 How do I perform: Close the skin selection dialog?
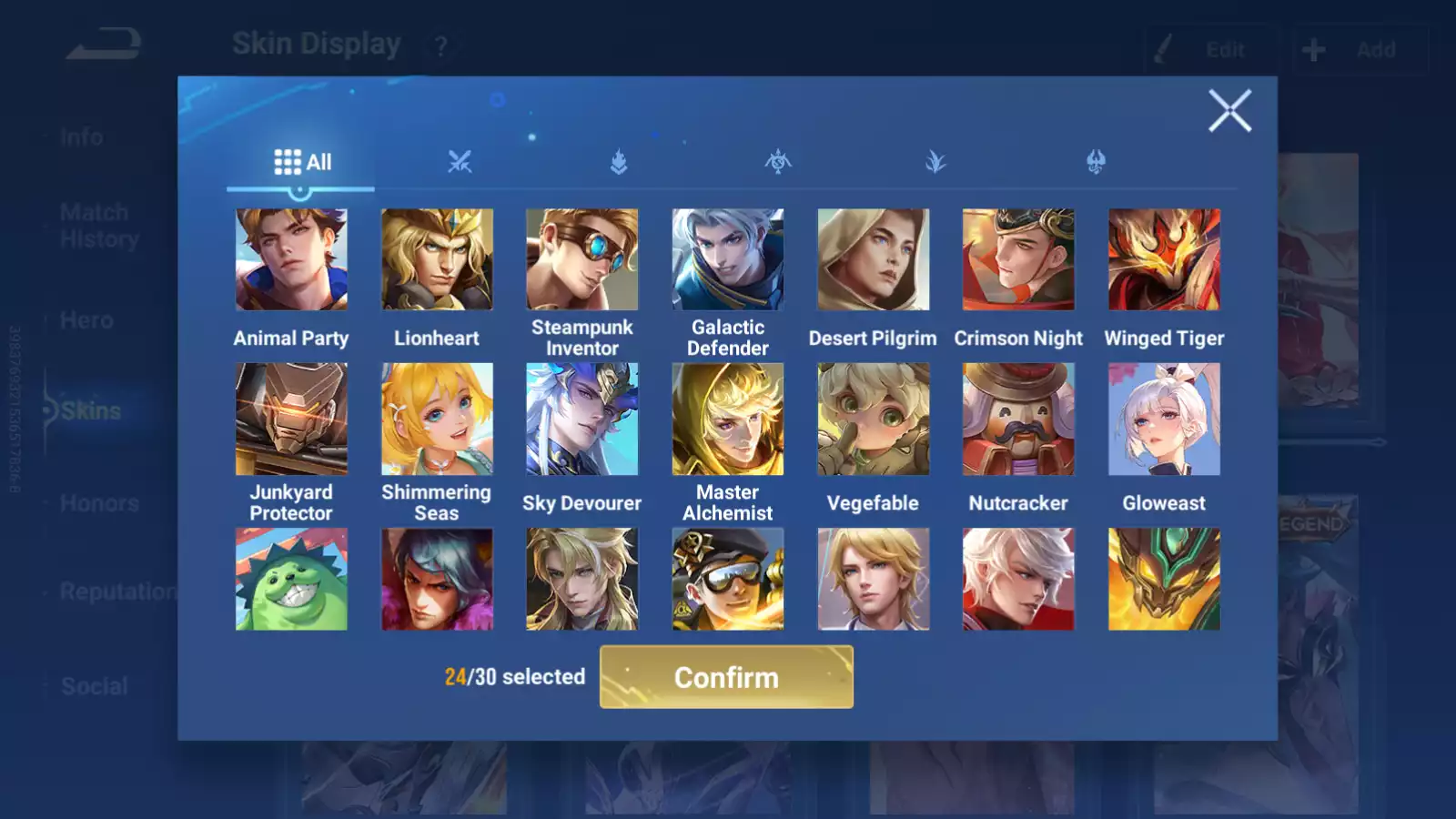pos(1229,111)
